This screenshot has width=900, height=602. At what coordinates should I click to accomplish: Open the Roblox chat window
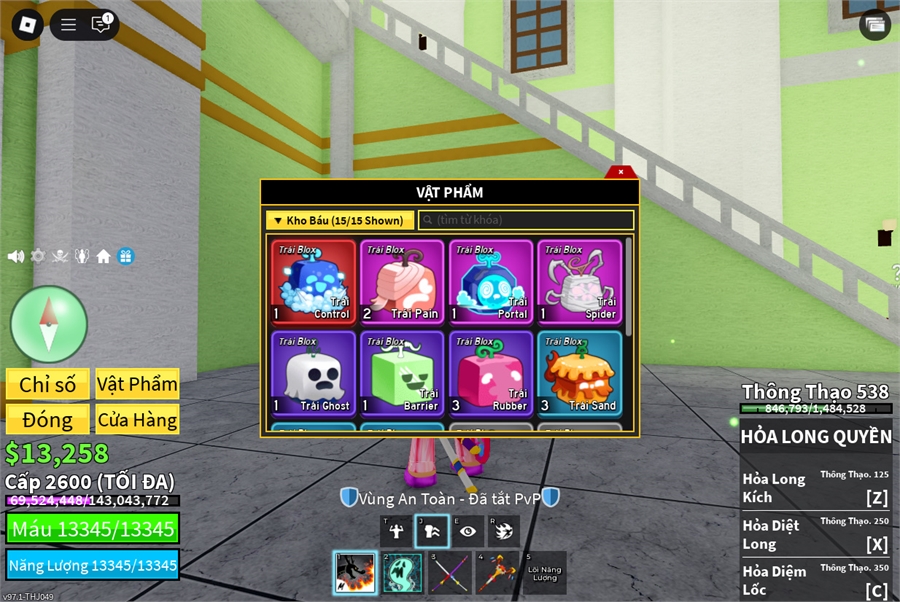click(101, 25)
